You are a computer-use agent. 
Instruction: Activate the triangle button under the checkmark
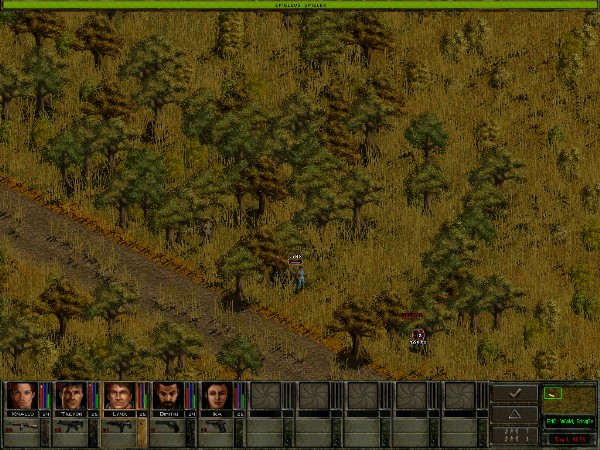coord(515,414)
